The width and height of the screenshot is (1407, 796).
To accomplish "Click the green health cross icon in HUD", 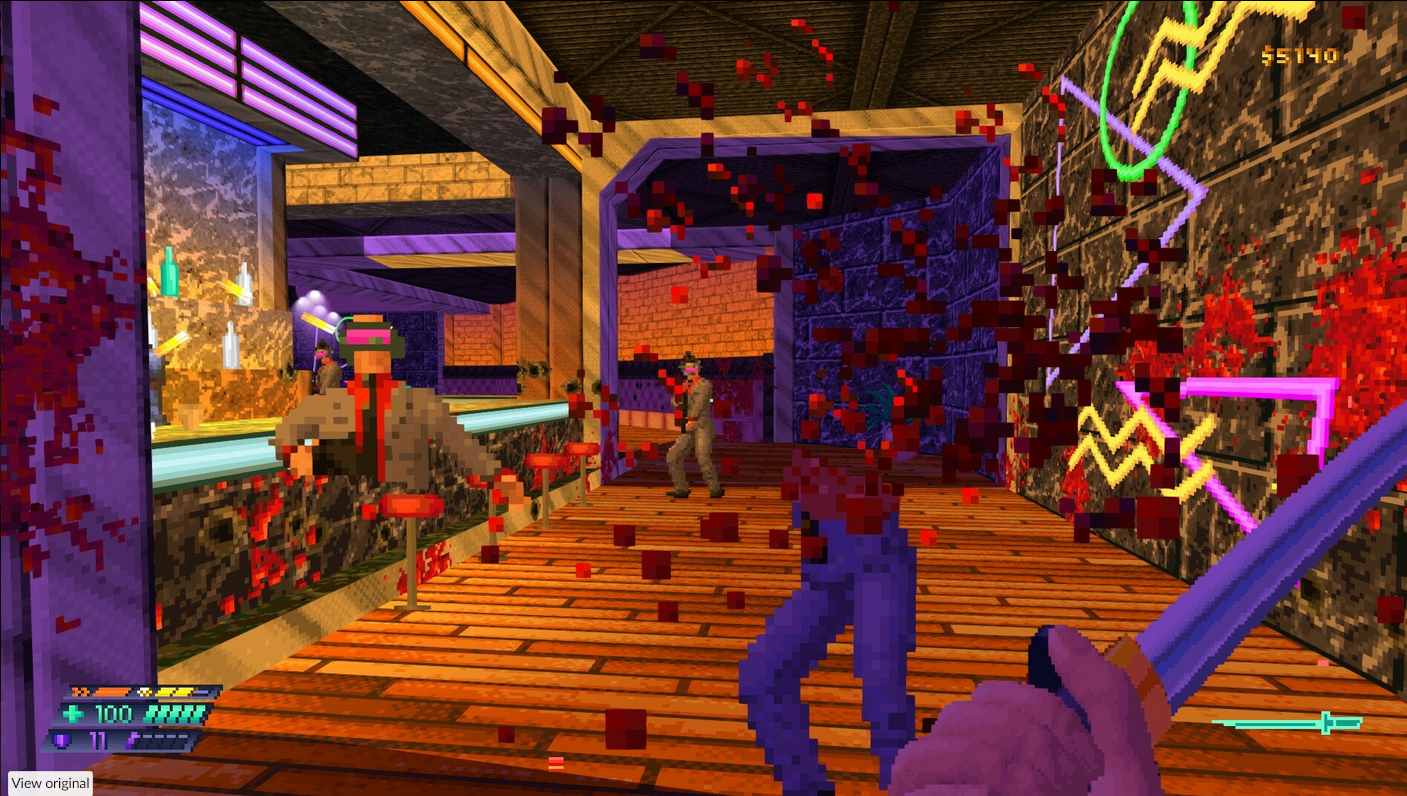I will (x=72, y=713).
